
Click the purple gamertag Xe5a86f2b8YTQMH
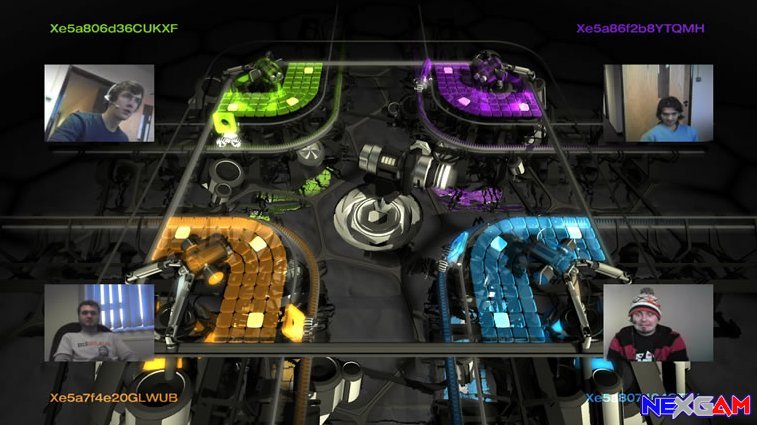640,28
